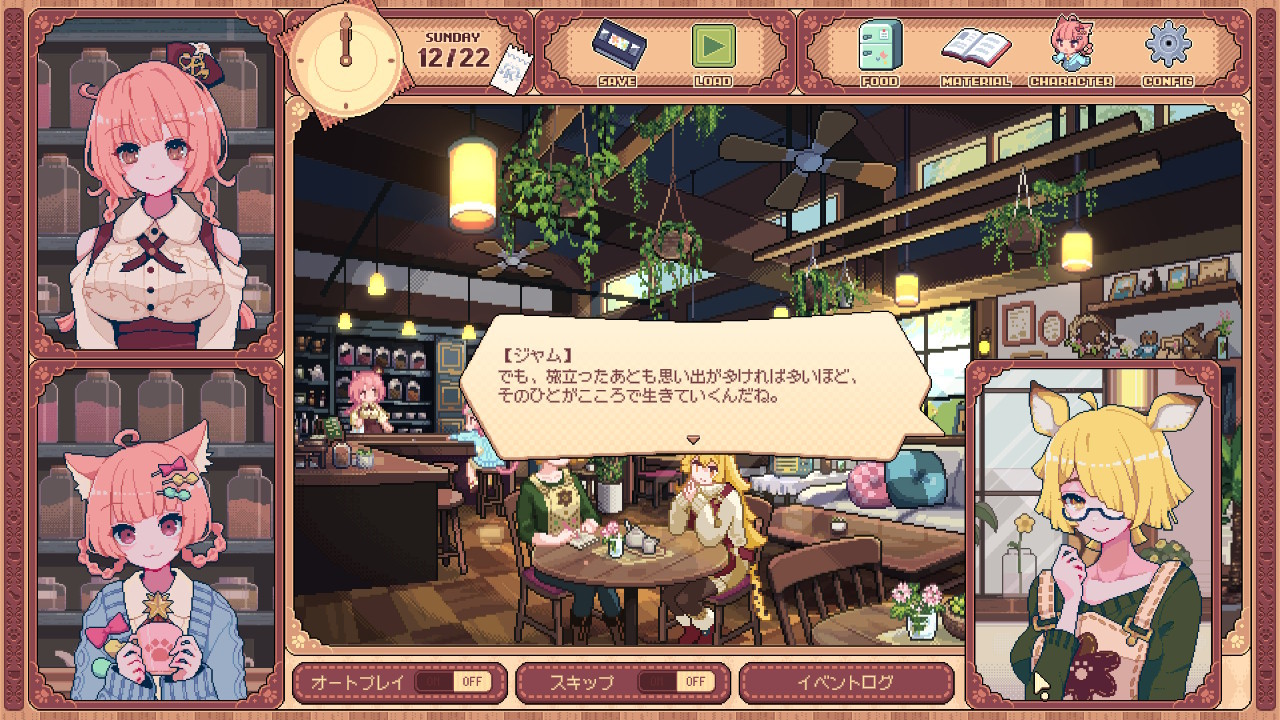
Task: Open the Config settings
Action: [1167, 50]
